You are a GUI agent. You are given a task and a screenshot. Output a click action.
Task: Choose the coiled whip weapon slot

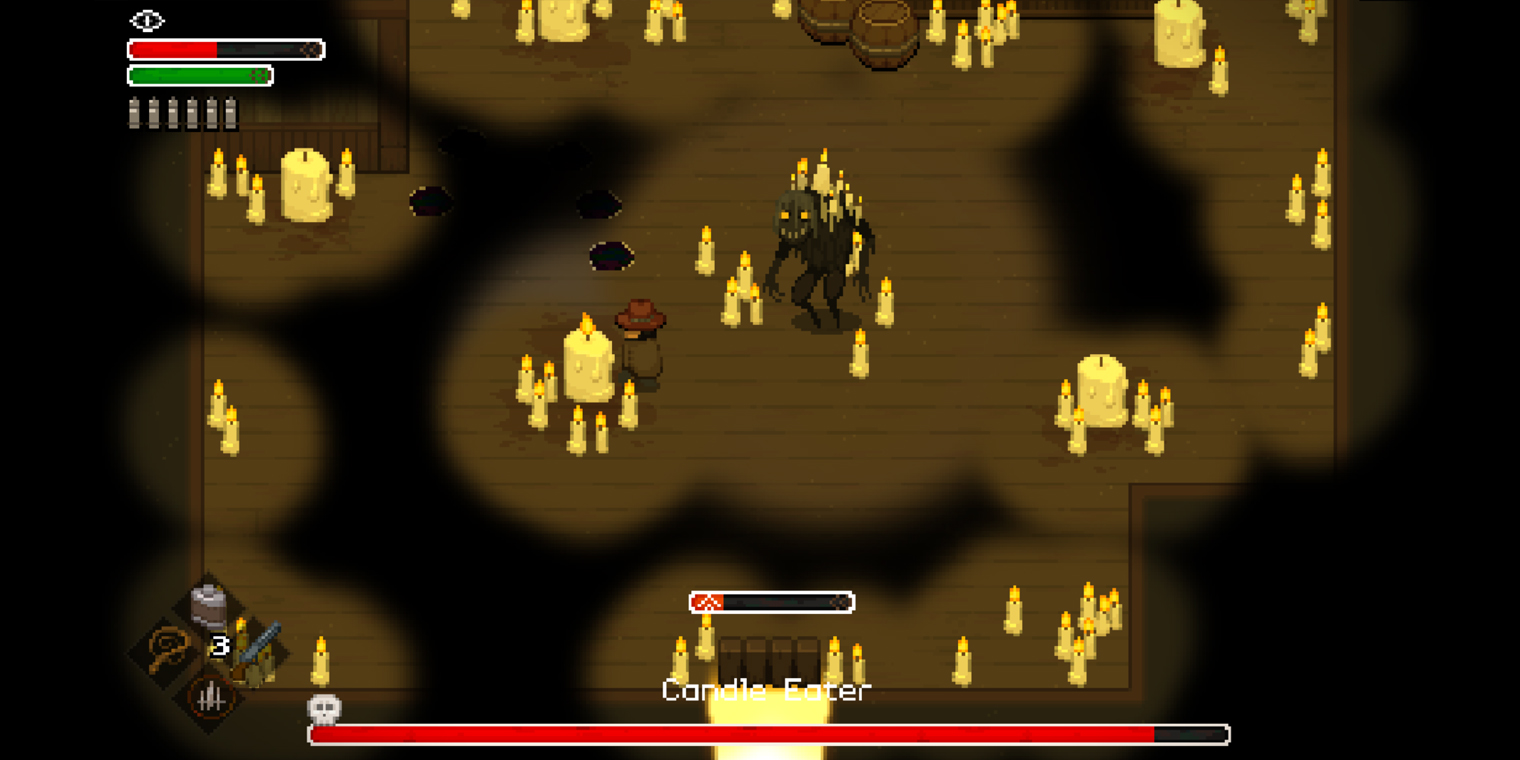(167, 651)
